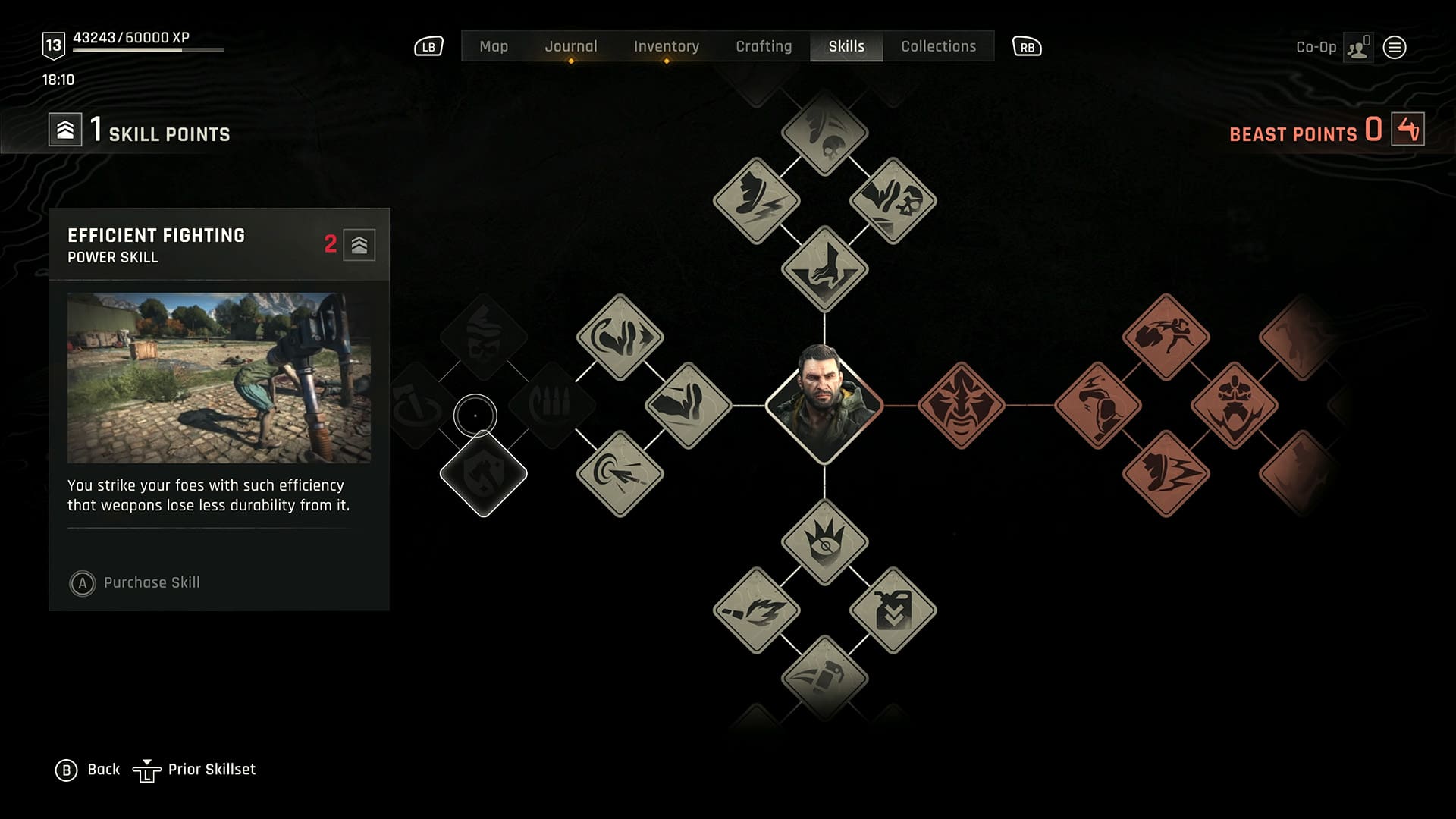1456x819 pixels.
Task: Select the flexed arm skill node
Action: (688, 406)
